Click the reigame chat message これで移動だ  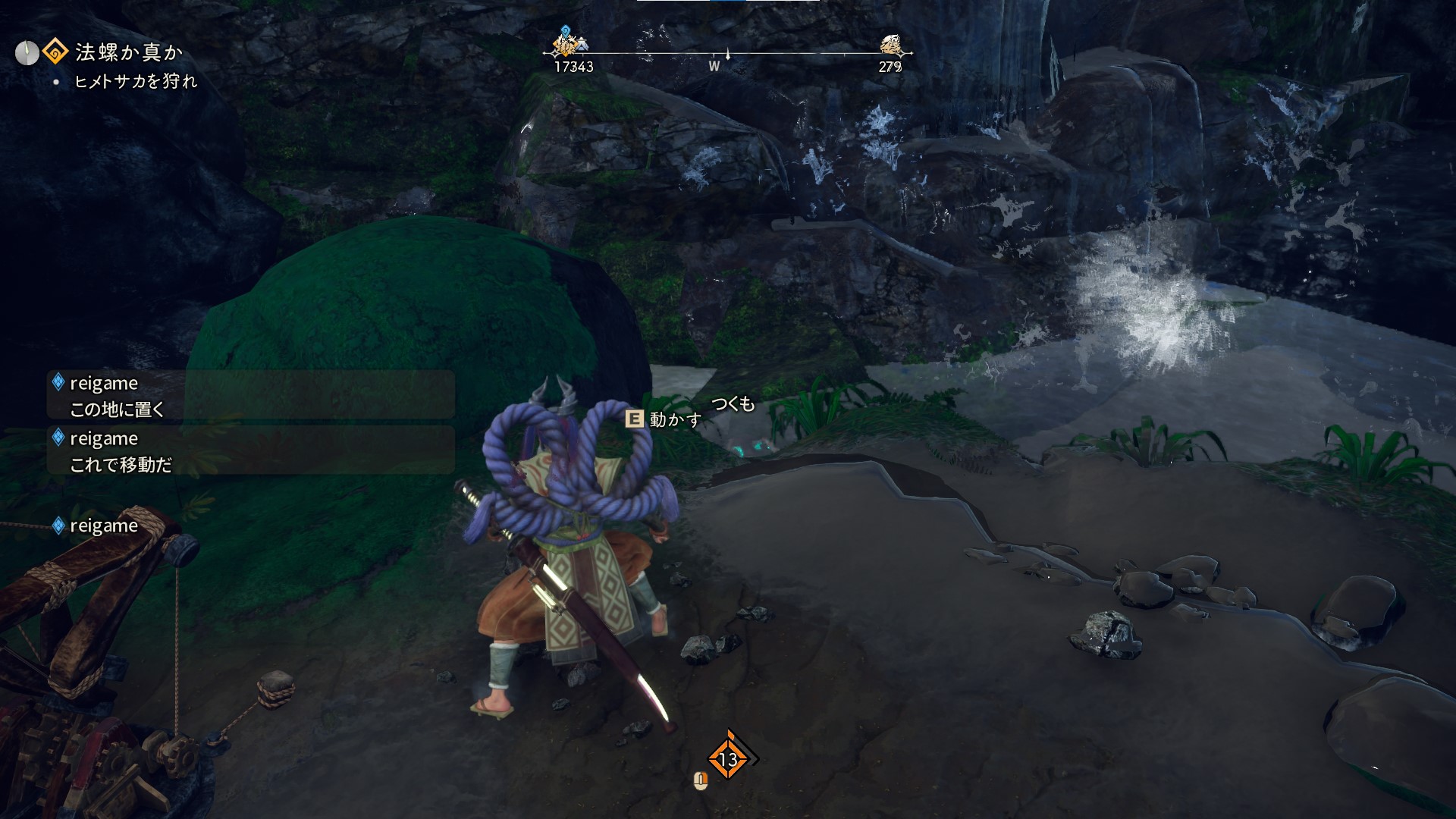tap(250, 451)
